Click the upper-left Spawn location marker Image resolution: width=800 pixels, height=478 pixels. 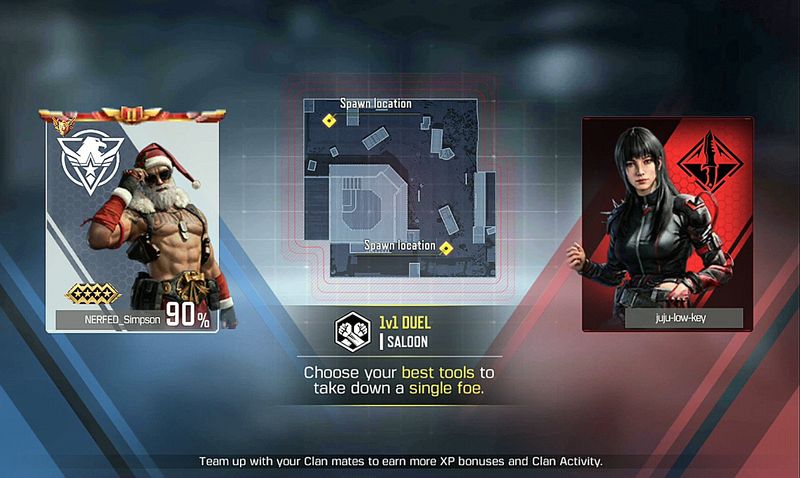point(328,120)
